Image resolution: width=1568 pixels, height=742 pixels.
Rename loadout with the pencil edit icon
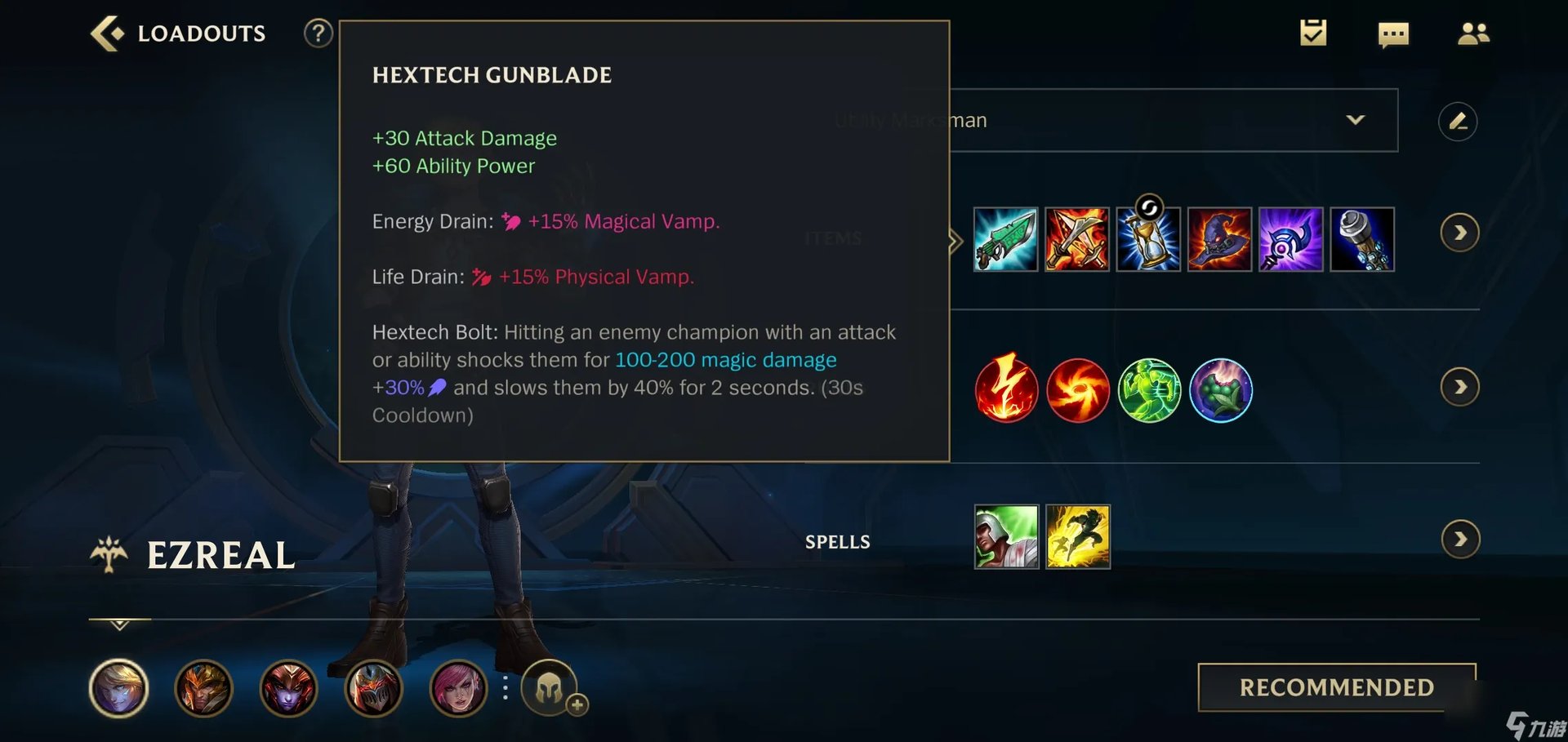point(1459,121)
